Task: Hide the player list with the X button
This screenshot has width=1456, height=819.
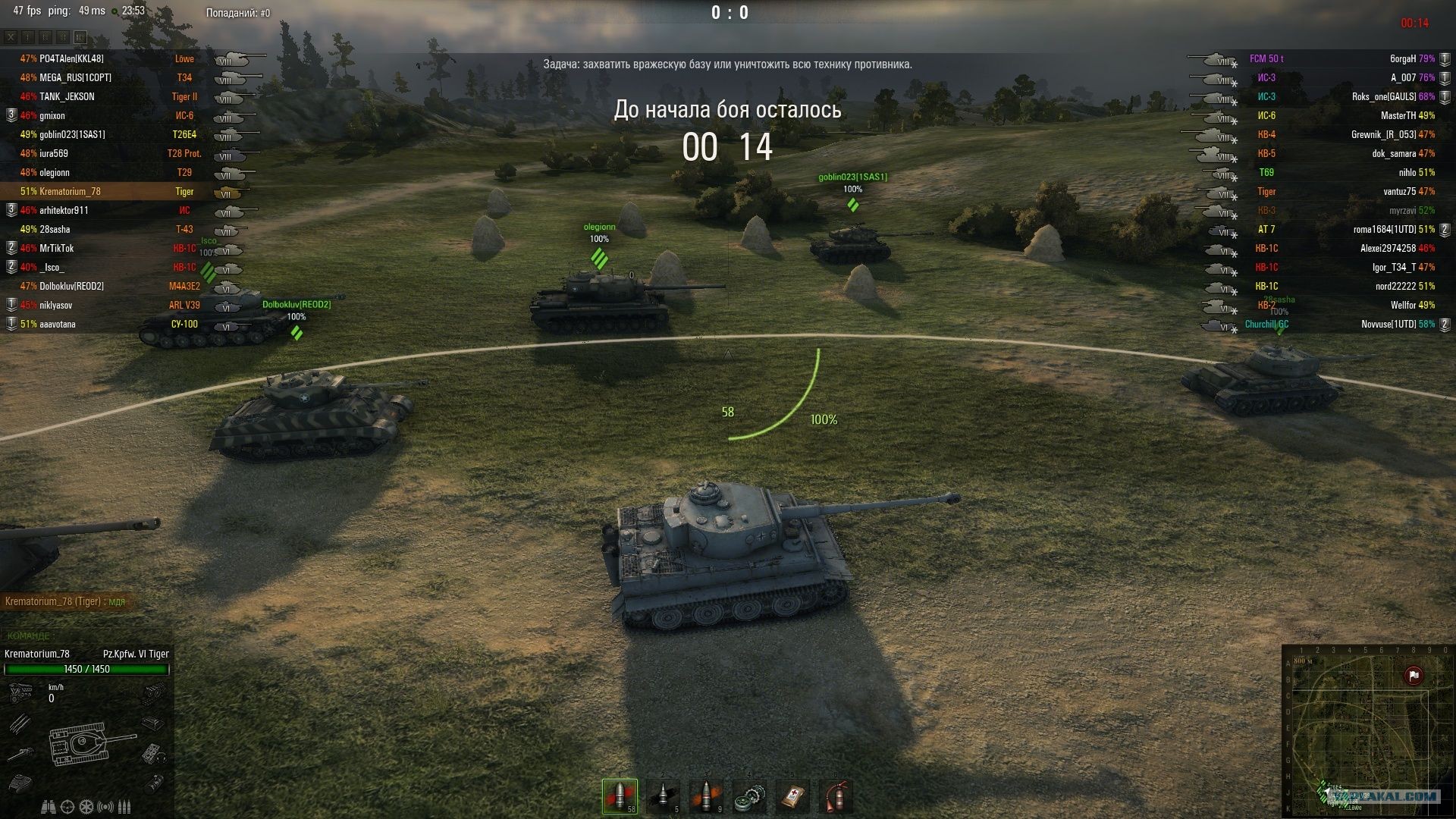Action: pyautogui.click(x=11, y=36)
